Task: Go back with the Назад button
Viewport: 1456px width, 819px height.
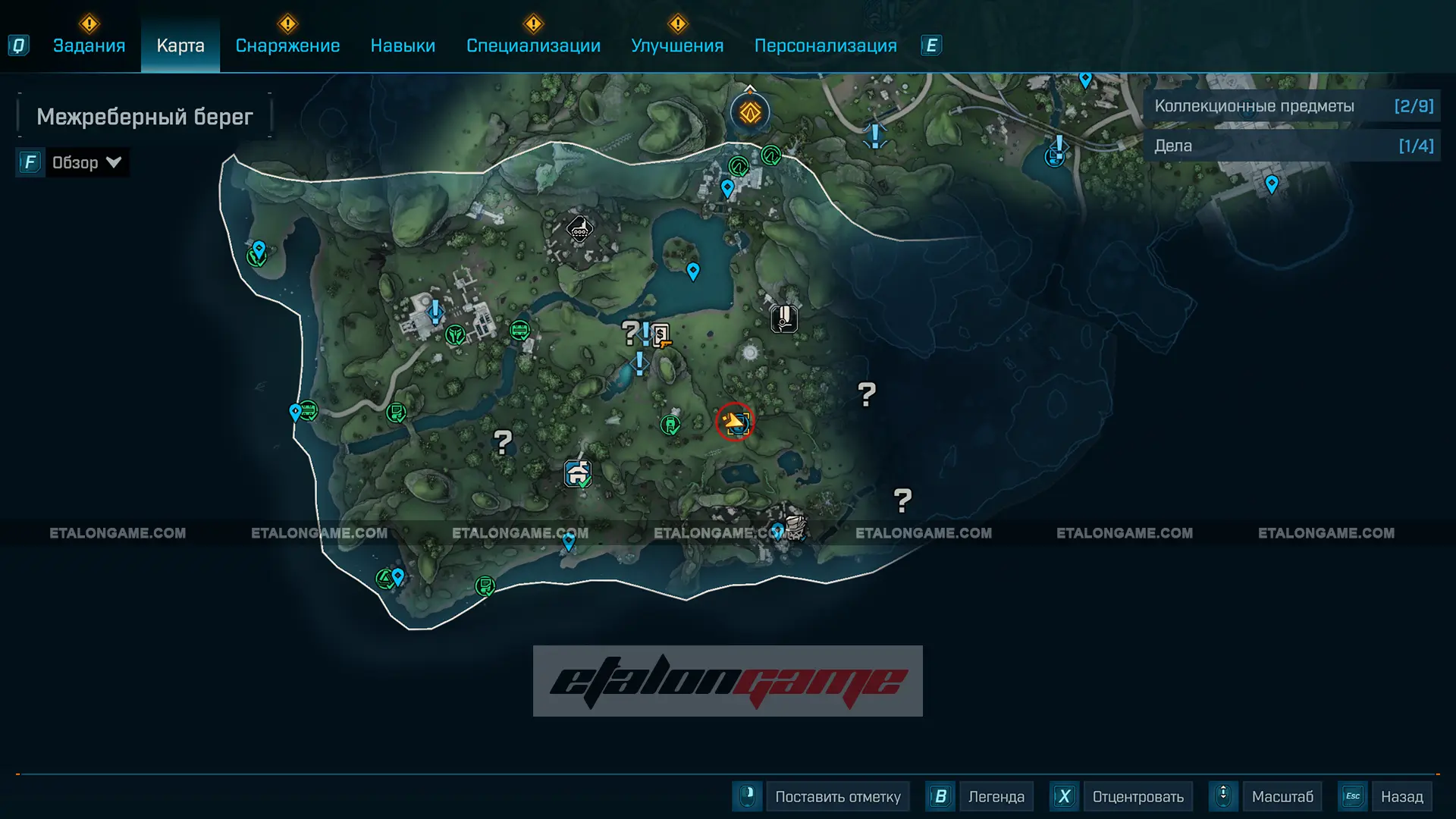Action: coord(1401,796)
